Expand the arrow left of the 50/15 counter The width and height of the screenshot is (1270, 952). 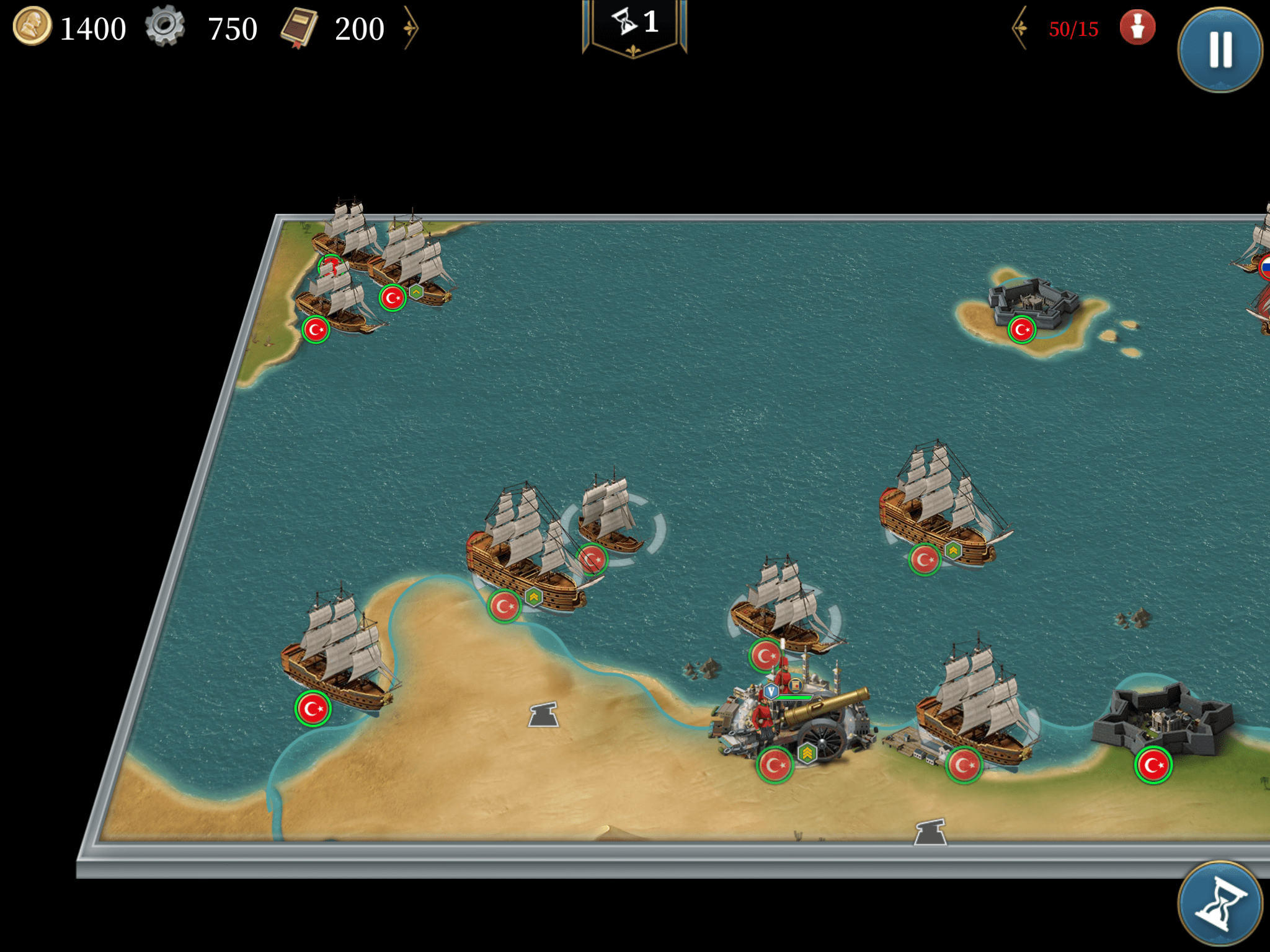(1019, 28)
